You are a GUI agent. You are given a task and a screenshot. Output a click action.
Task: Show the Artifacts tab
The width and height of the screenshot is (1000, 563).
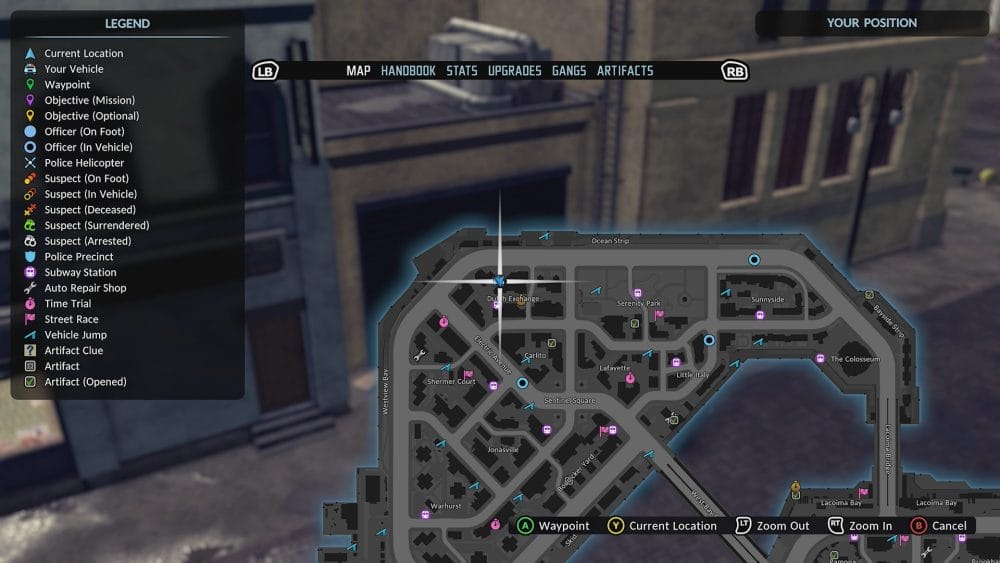click(x=625, y=71)
